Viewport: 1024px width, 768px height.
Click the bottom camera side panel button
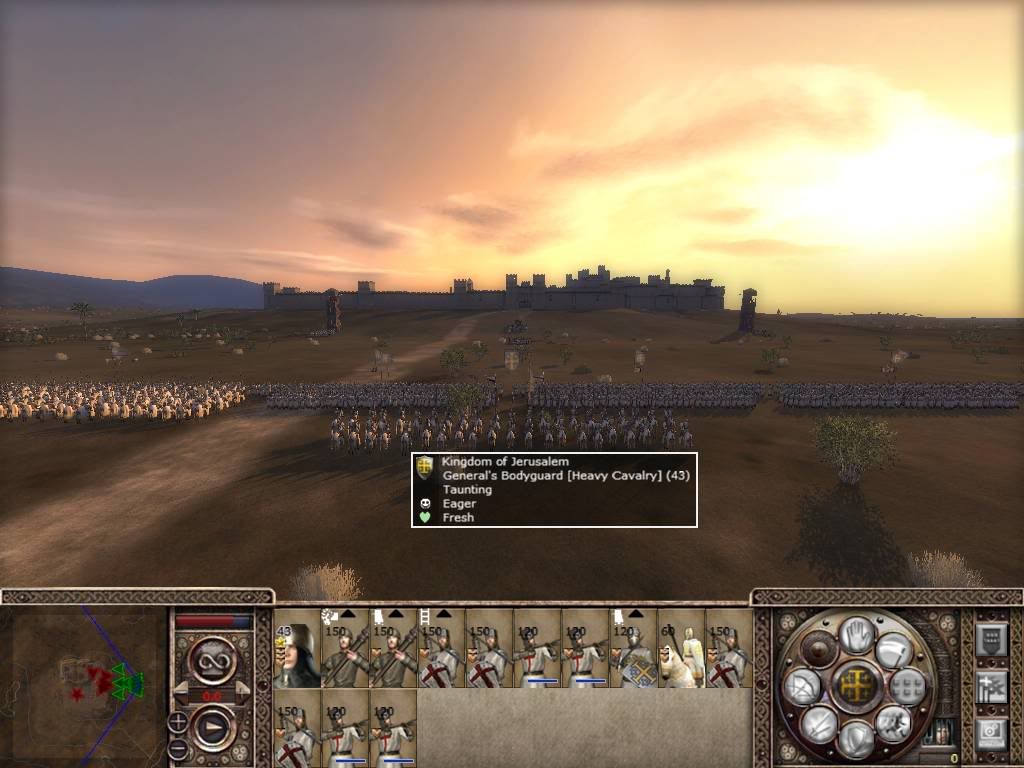(x=990, y=732)
